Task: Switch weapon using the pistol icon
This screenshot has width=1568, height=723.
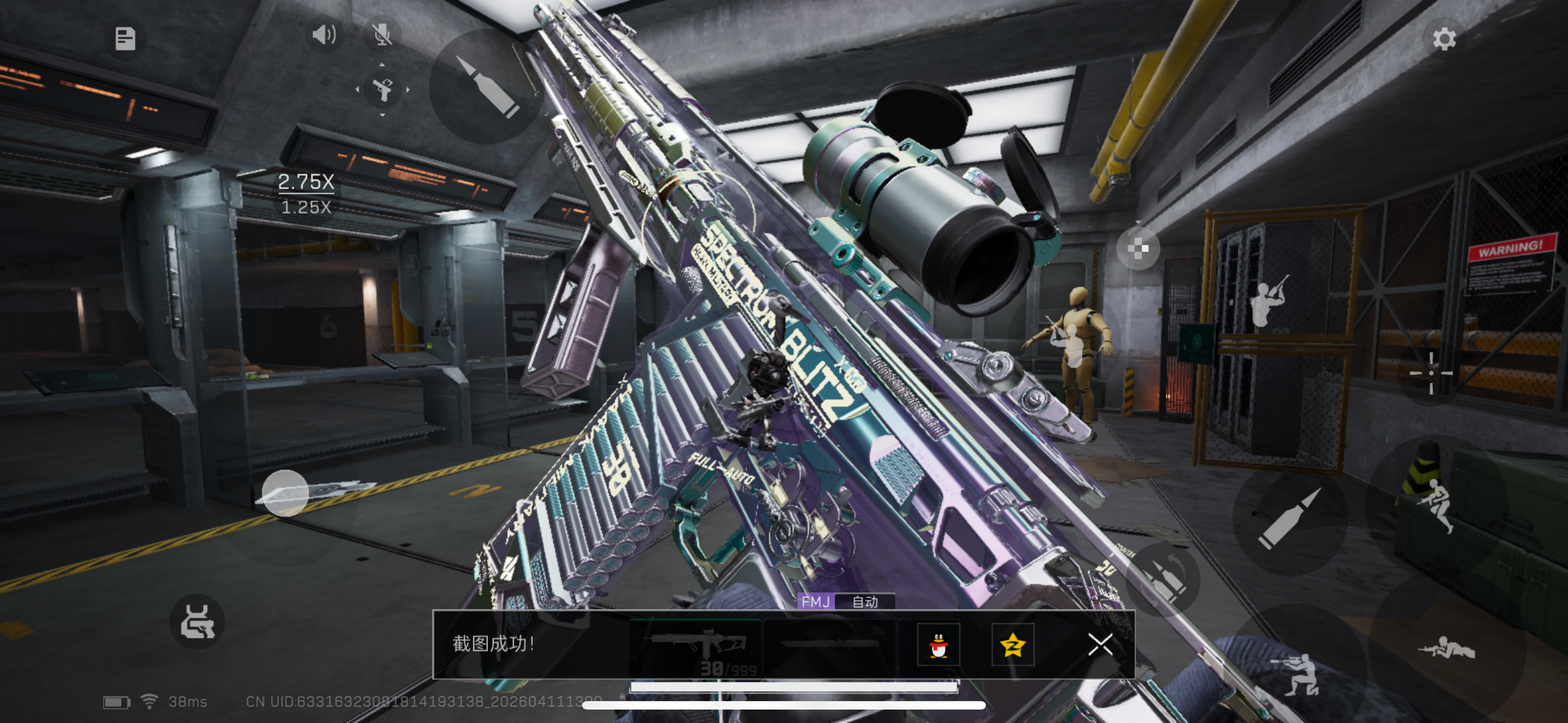Action: pos(382,90)
